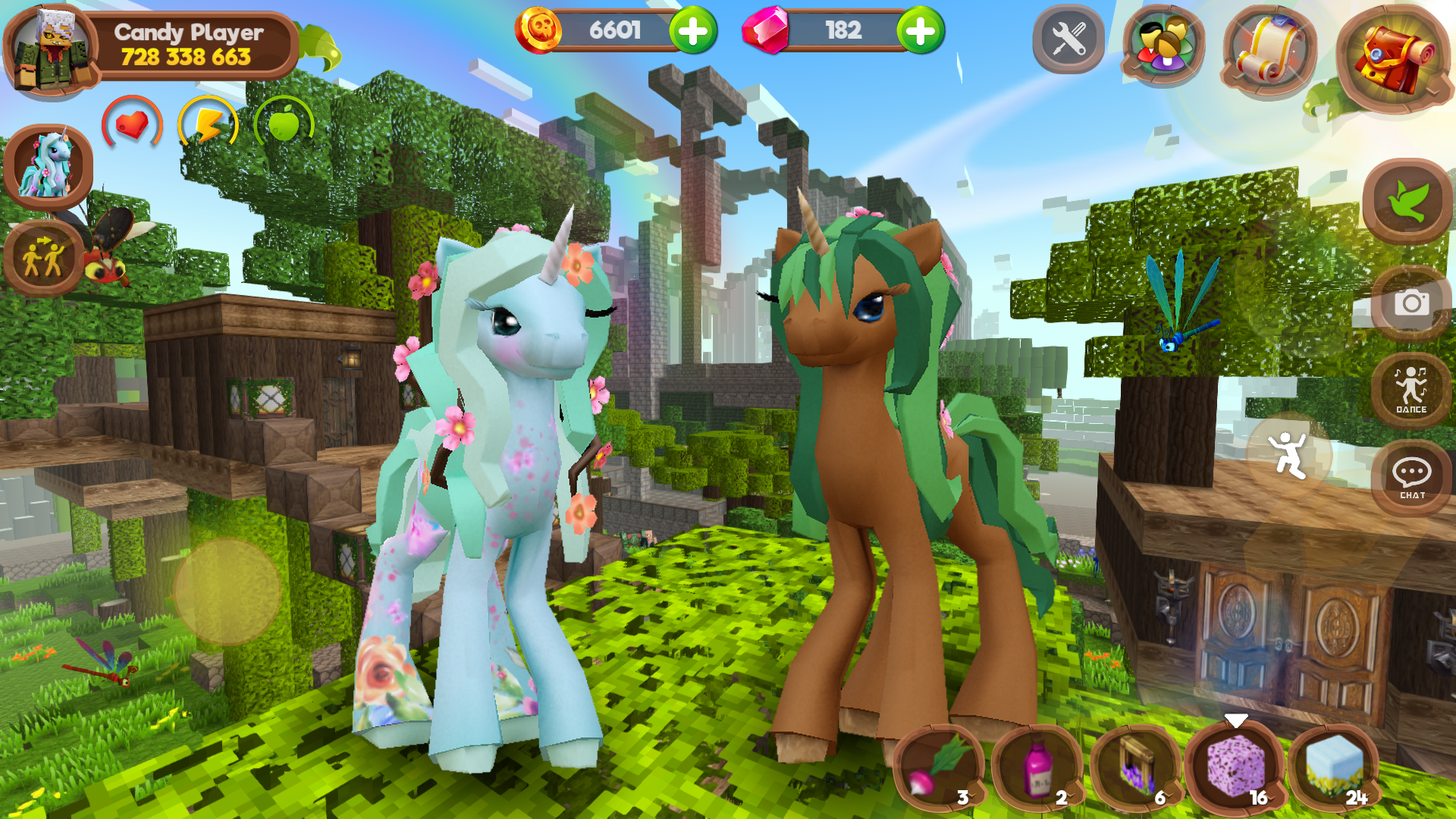
Task: Open the friends panel
Action: point(1160,43)
